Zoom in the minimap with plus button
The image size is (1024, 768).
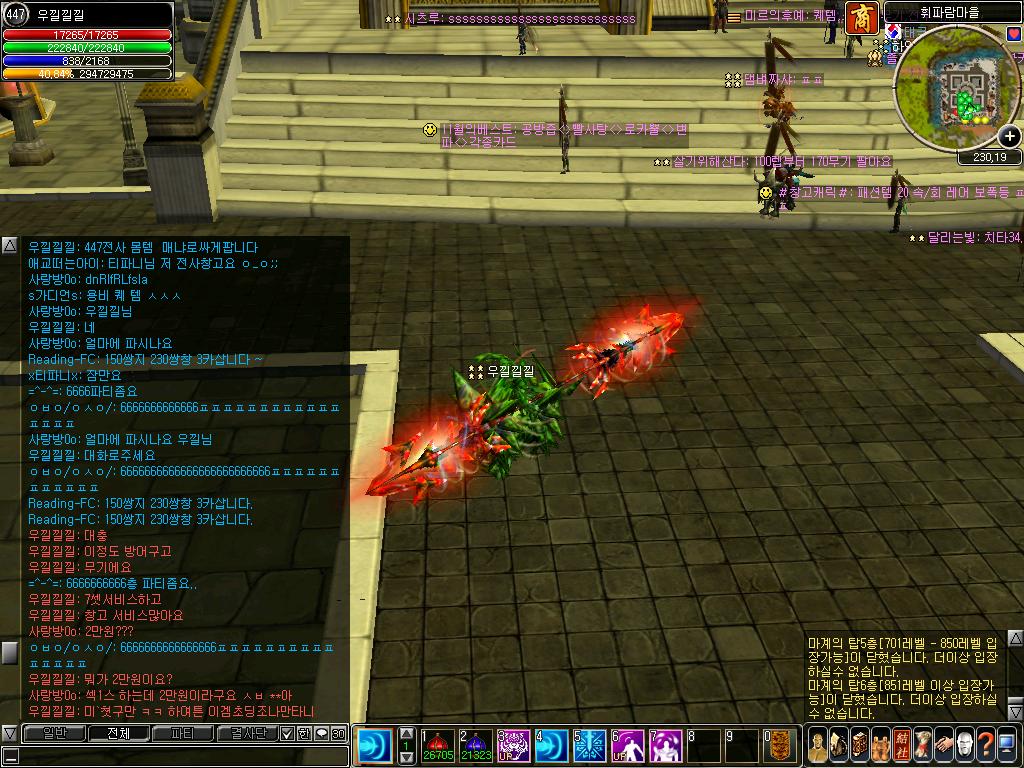coord(1010,137)
